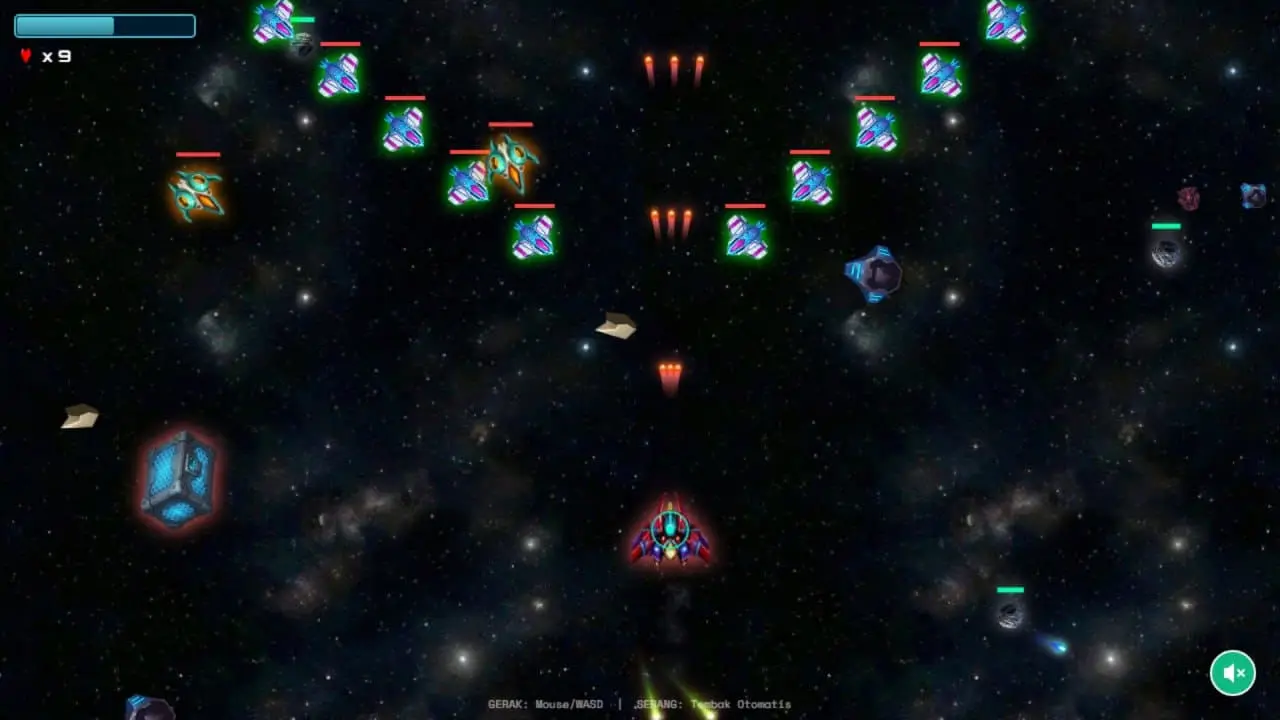Screen dimensions: 1280x720
Task: Target the red enemy ship at far right edge
Action: (x=1188, y=196)
